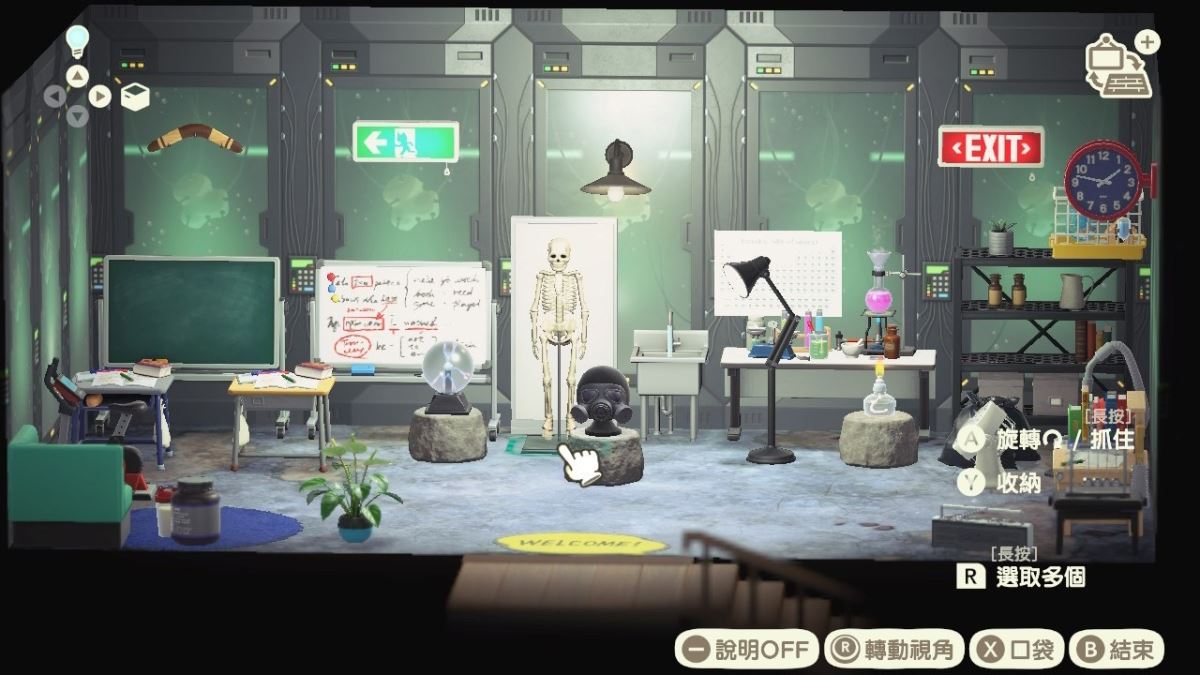Screen dimensions: 1200x675
Task: Open the 口袋 pocket inventory
Action: [1017, 650]
